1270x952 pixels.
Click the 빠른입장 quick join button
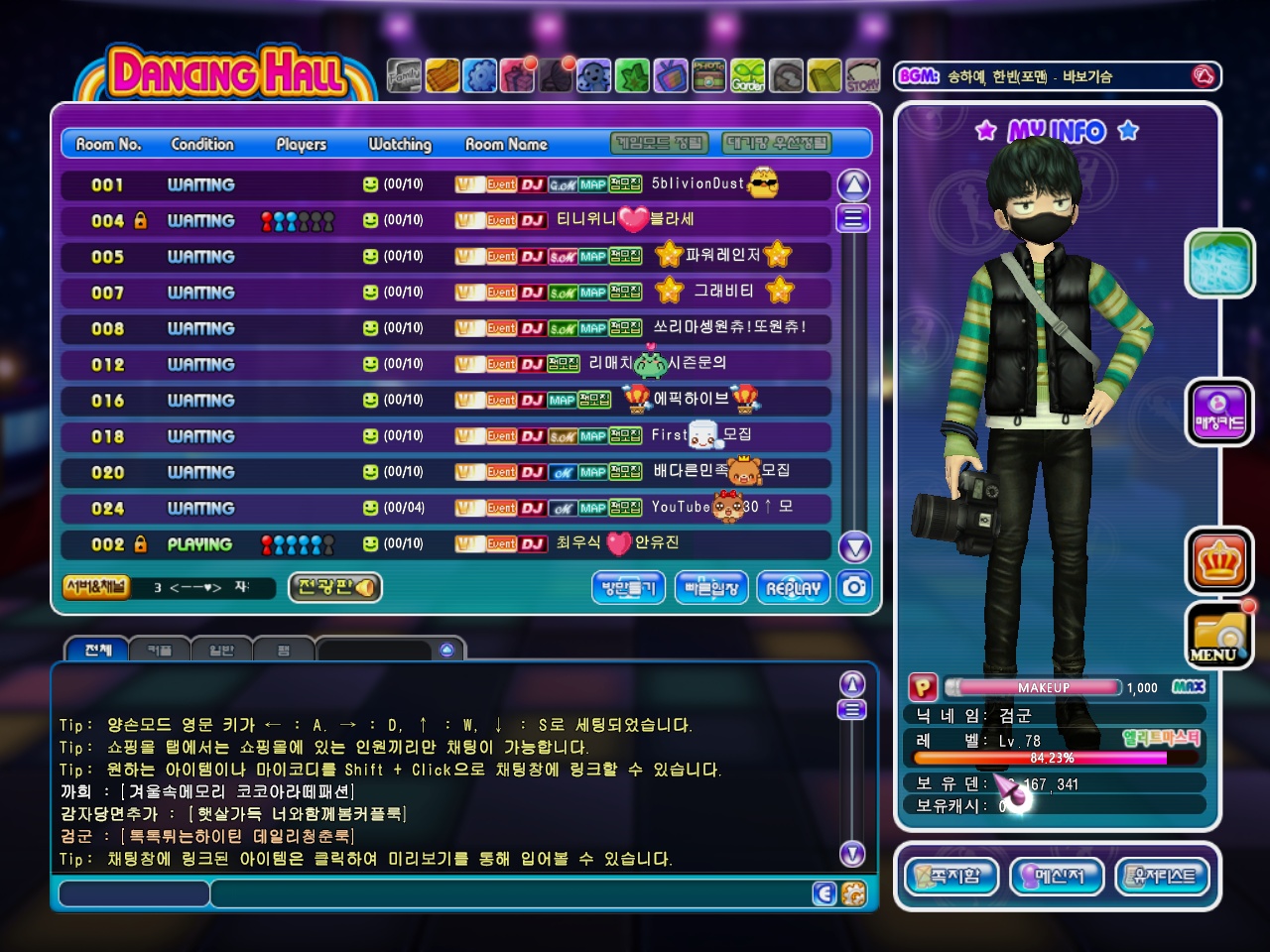tap(711, 587)
